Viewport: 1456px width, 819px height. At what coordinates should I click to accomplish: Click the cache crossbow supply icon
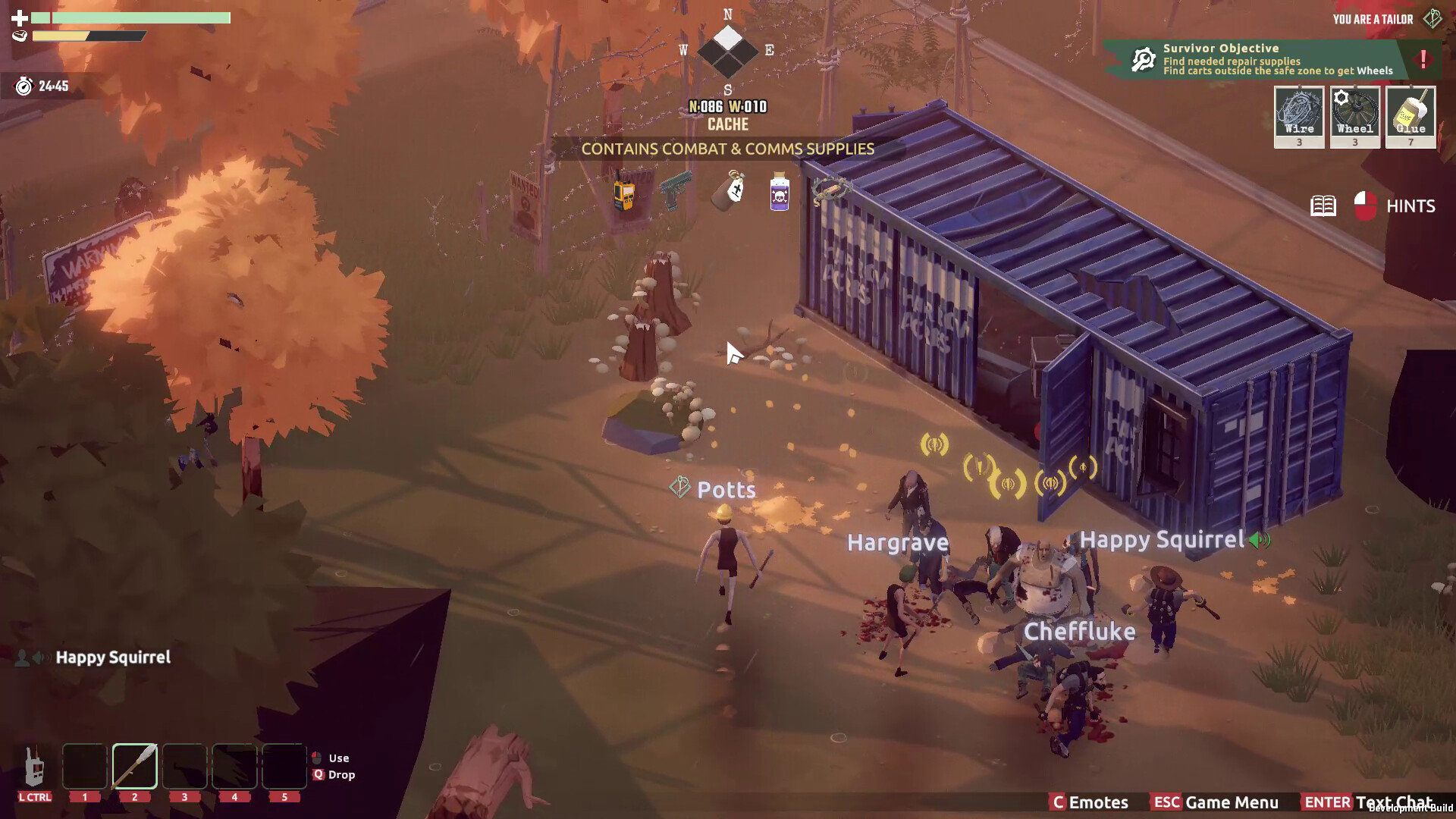point(831,190)
